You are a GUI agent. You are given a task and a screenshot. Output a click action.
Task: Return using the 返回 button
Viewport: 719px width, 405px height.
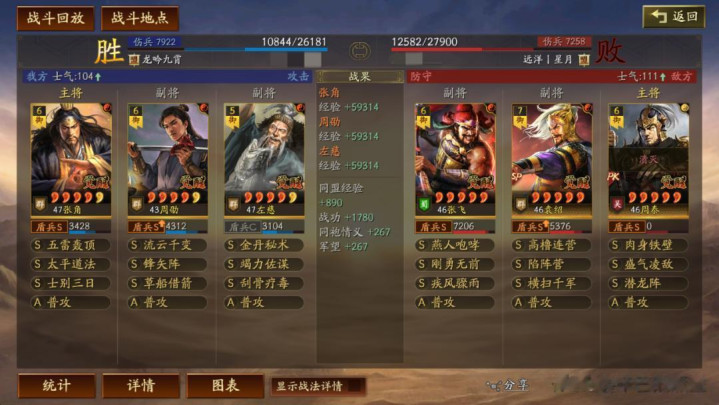pos(673,17)
